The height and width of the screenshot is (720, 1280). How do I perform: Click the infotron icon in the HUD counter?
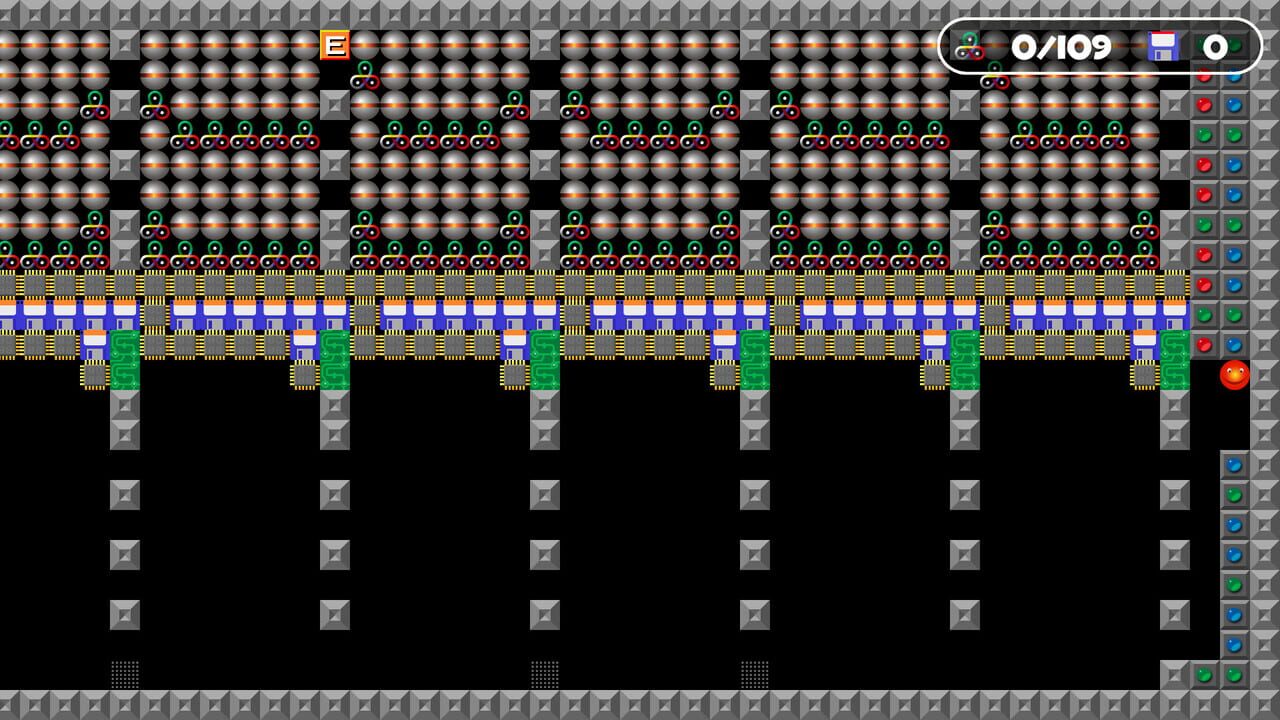tap(968, 45)
